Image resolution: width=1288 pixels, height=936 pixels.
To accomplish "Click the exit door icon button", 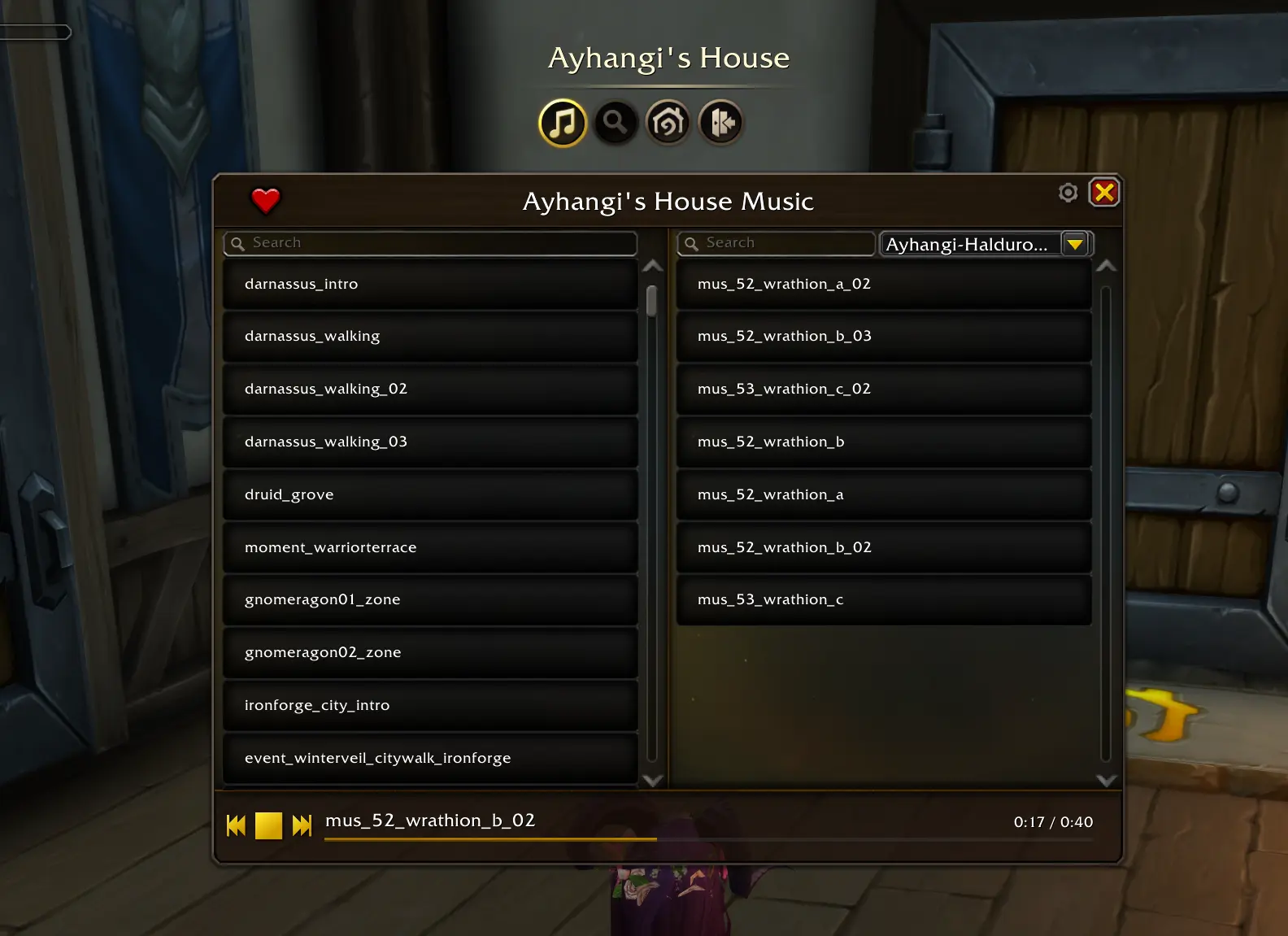I will [720, 123].
